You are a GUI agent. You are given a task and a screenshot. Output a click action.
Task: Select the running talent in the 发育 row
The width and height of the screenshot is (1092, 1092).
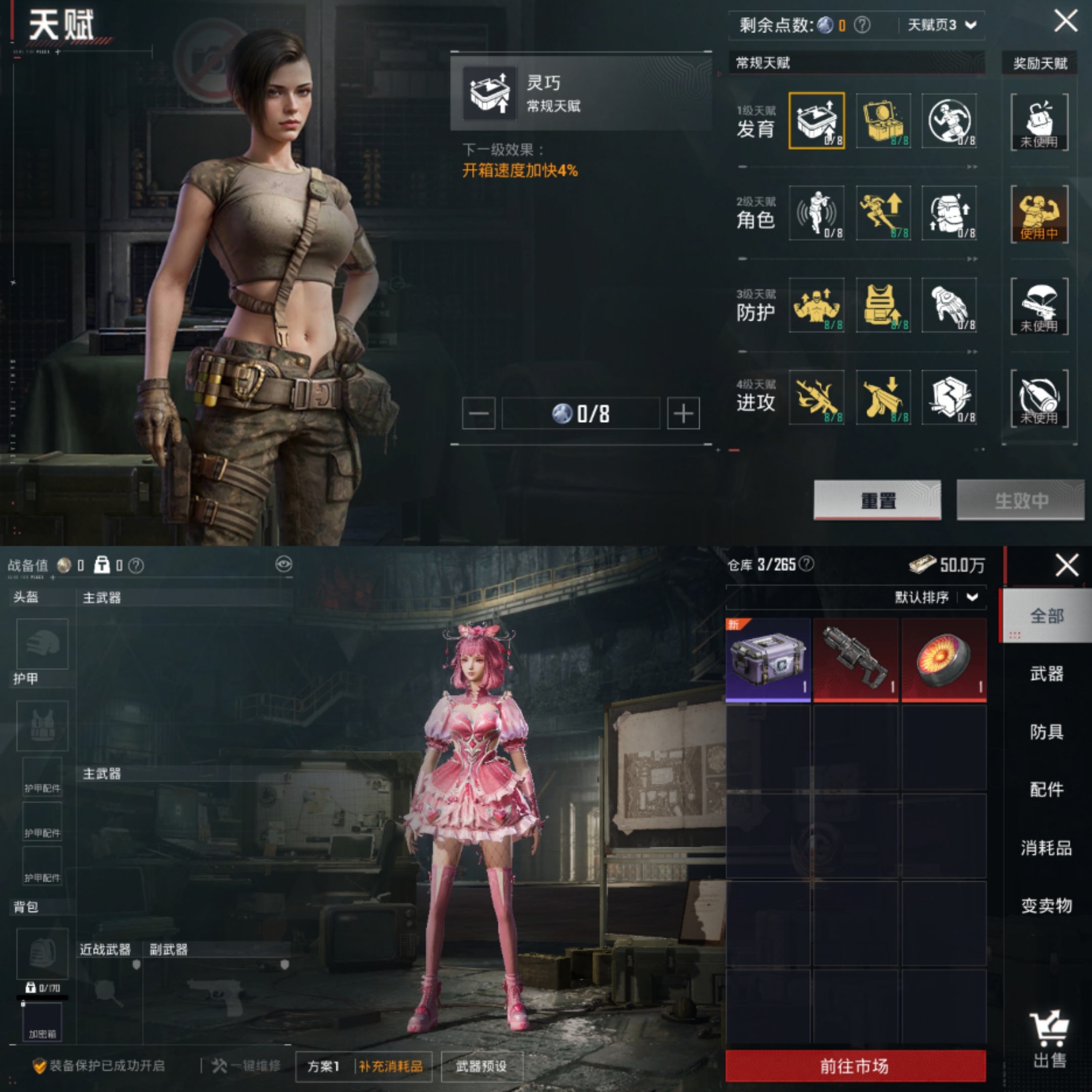pos(949,120)
